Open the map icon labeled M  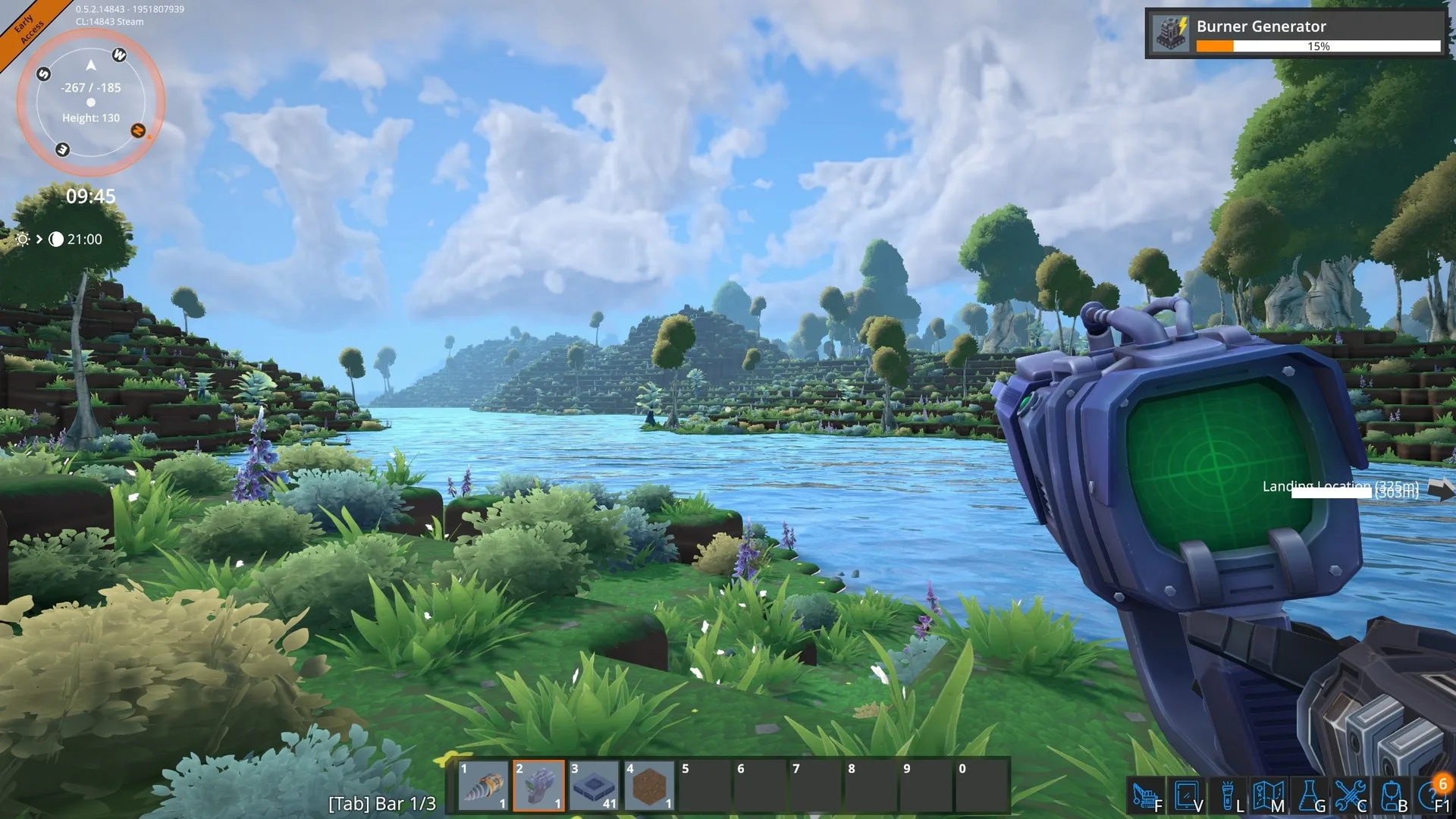click(x=1269, y=793)
